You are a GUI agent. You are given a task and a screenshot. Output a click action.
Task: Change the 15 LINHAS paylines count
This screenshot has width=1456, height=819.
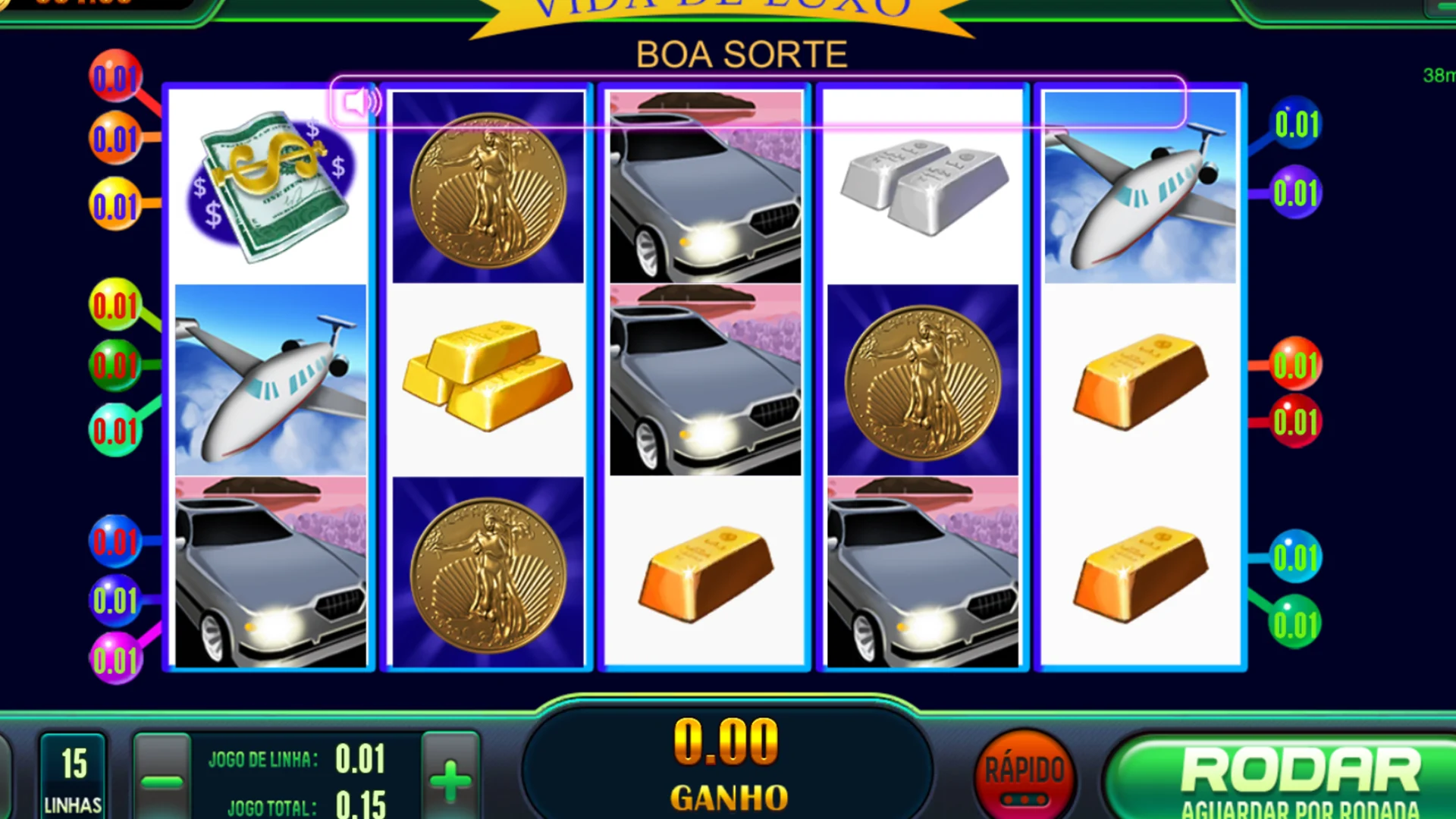point(73,777)
